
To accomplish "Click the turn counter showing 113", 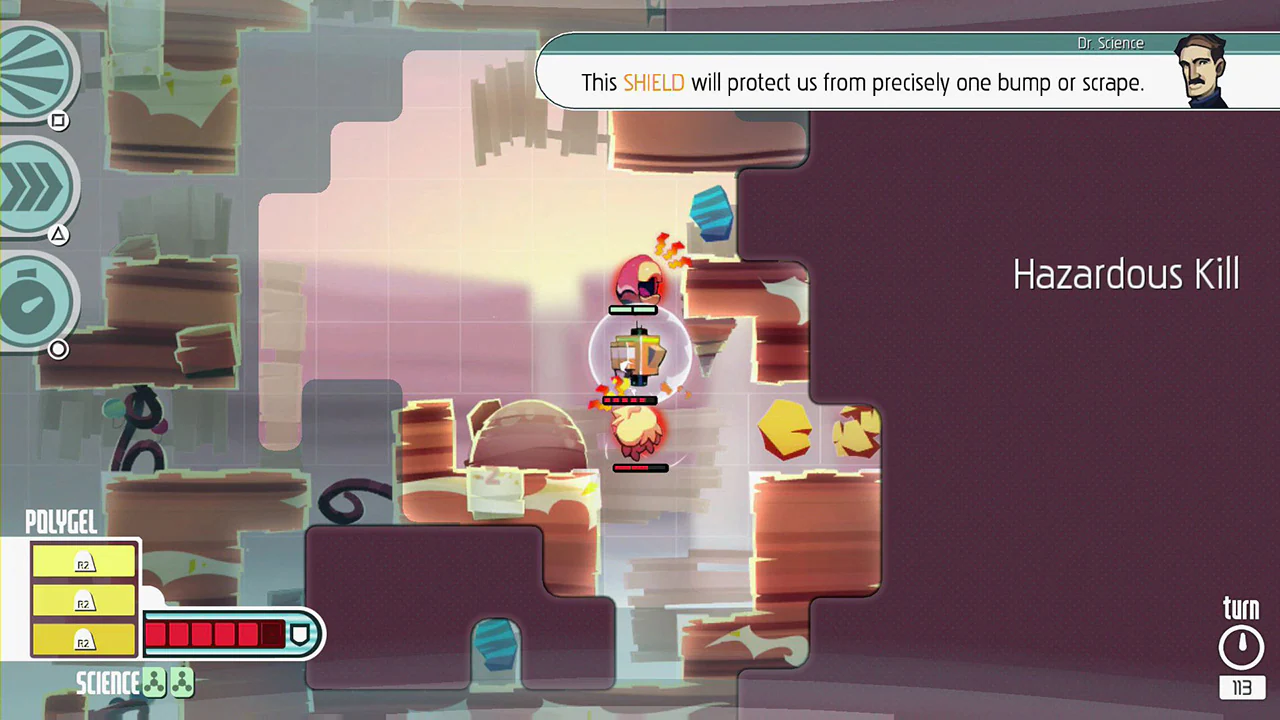I will tap(1241, 688).
